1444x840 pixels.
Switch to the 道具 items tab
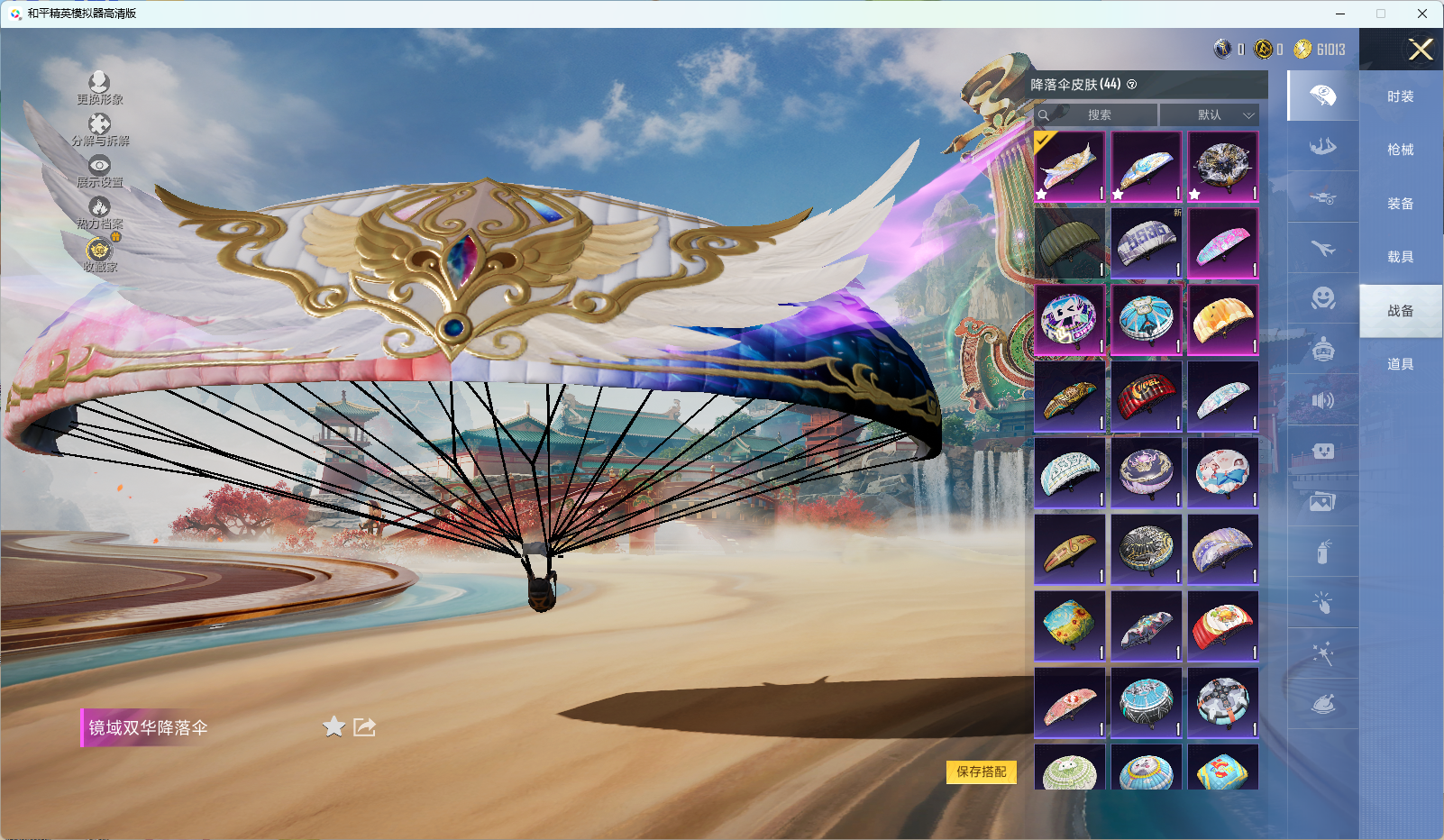[1400, 364]
